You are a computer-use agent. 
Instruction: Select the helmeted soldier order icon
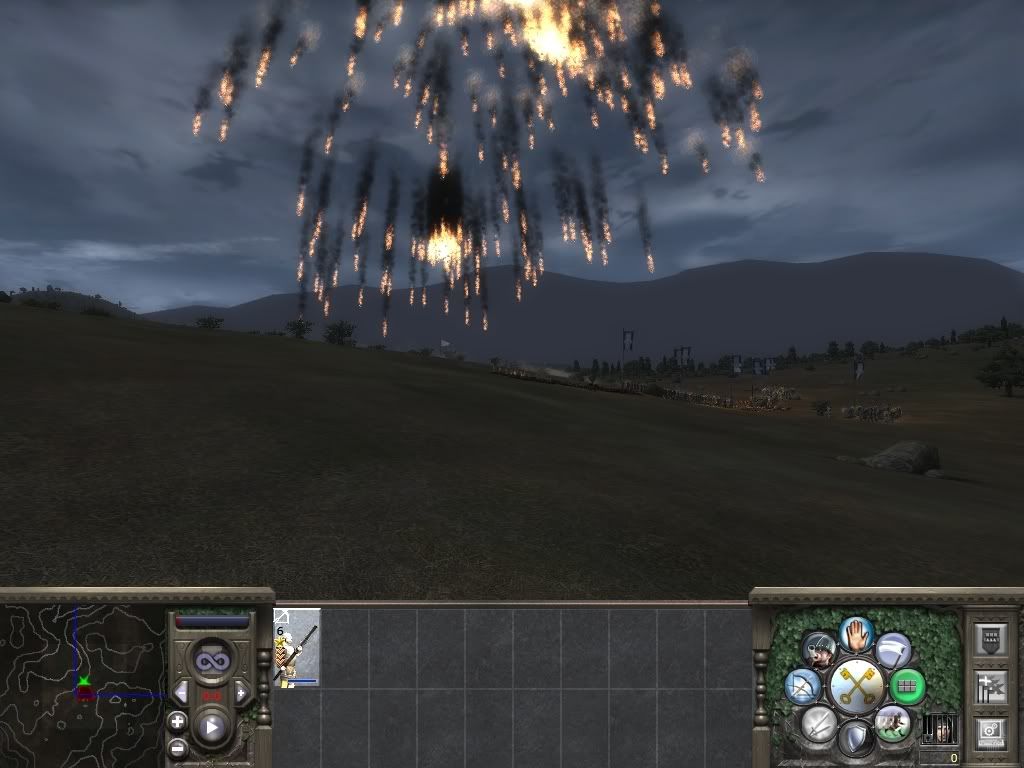click(819, 651)
